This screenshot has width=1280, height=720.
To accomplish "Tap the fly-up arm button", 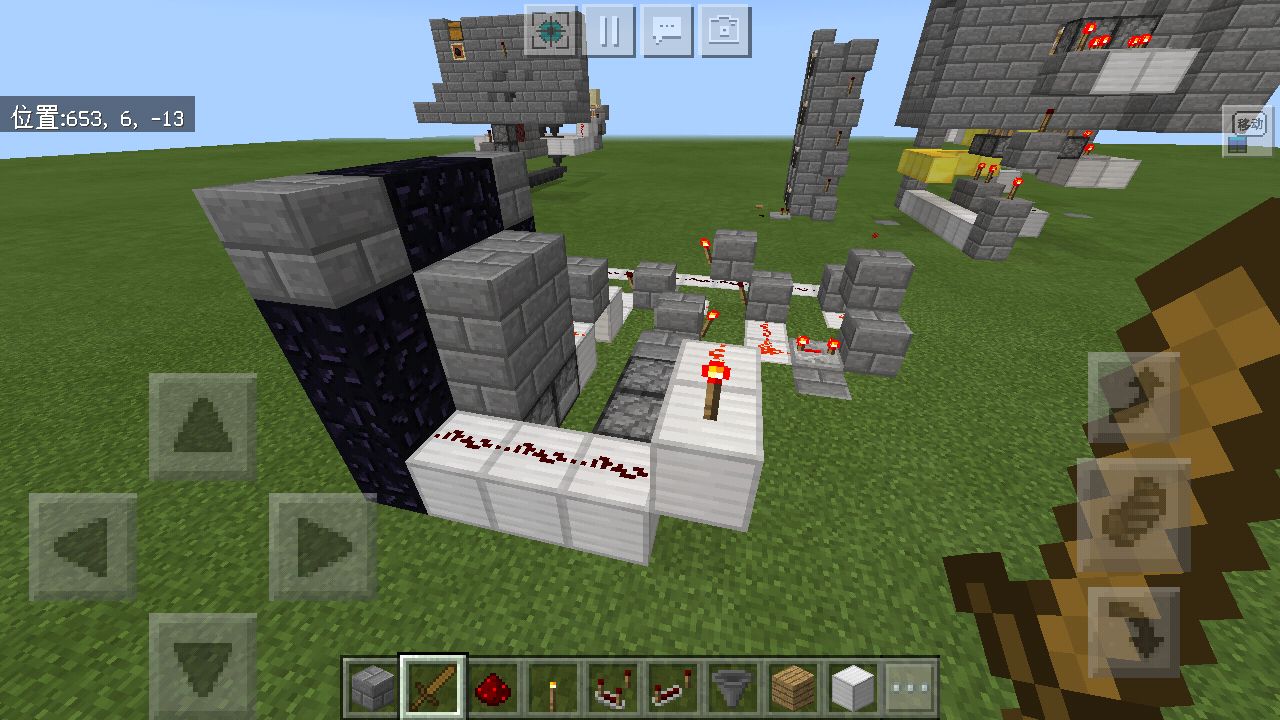I will pos(1133,398).
